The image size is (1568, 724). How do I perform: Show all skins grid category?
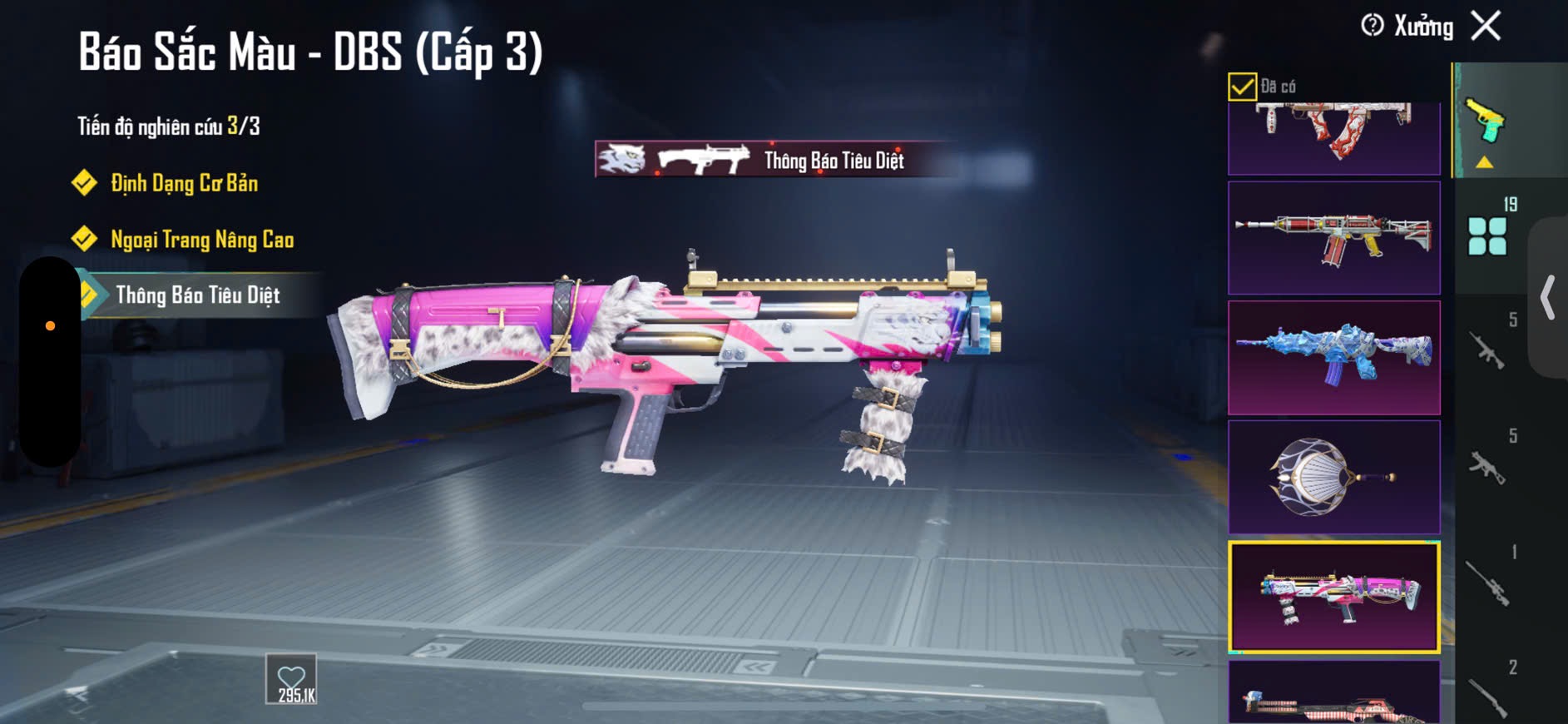point(1487,236)
